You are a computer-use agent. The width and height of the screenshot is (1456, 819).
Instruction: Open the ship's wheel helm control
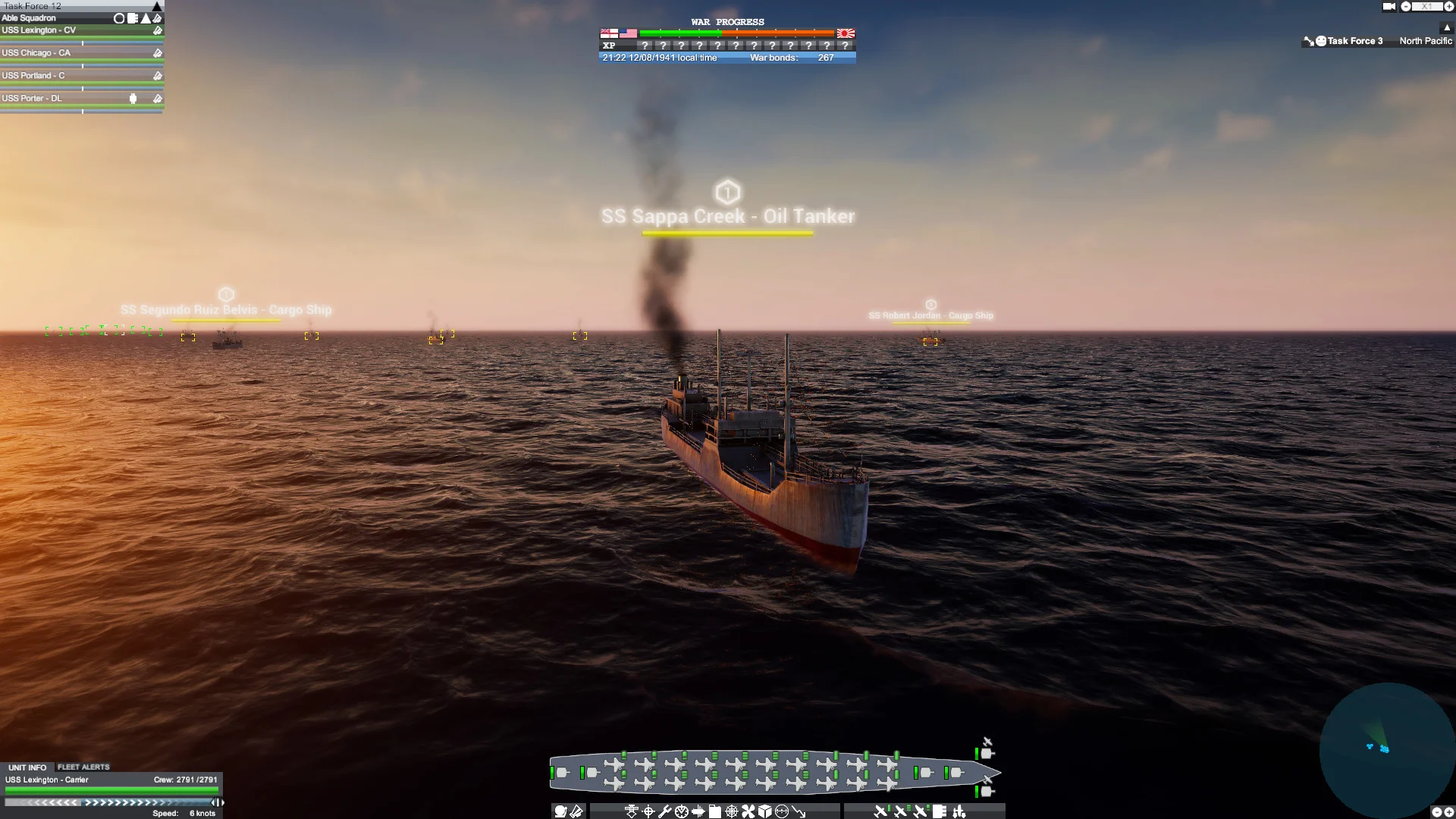point(732,811)
